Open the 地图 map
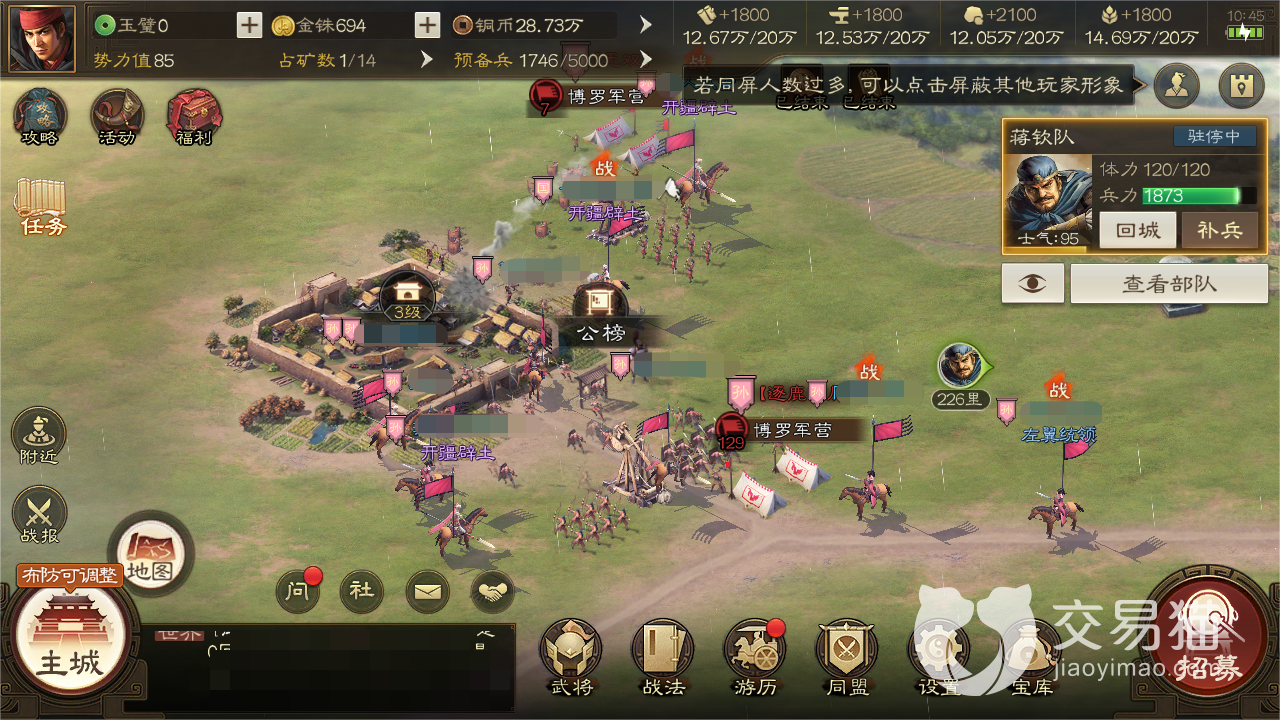 click(x=150, y=554)
